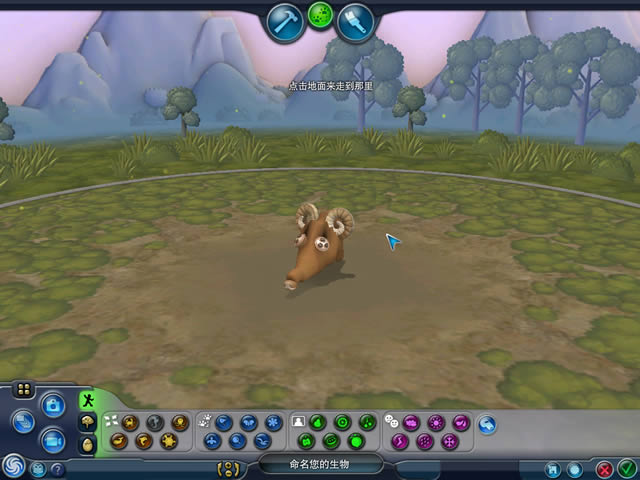Screen dimensions: 640x480
Task: Switch to the tree-shaped tab
Action: 88,423
